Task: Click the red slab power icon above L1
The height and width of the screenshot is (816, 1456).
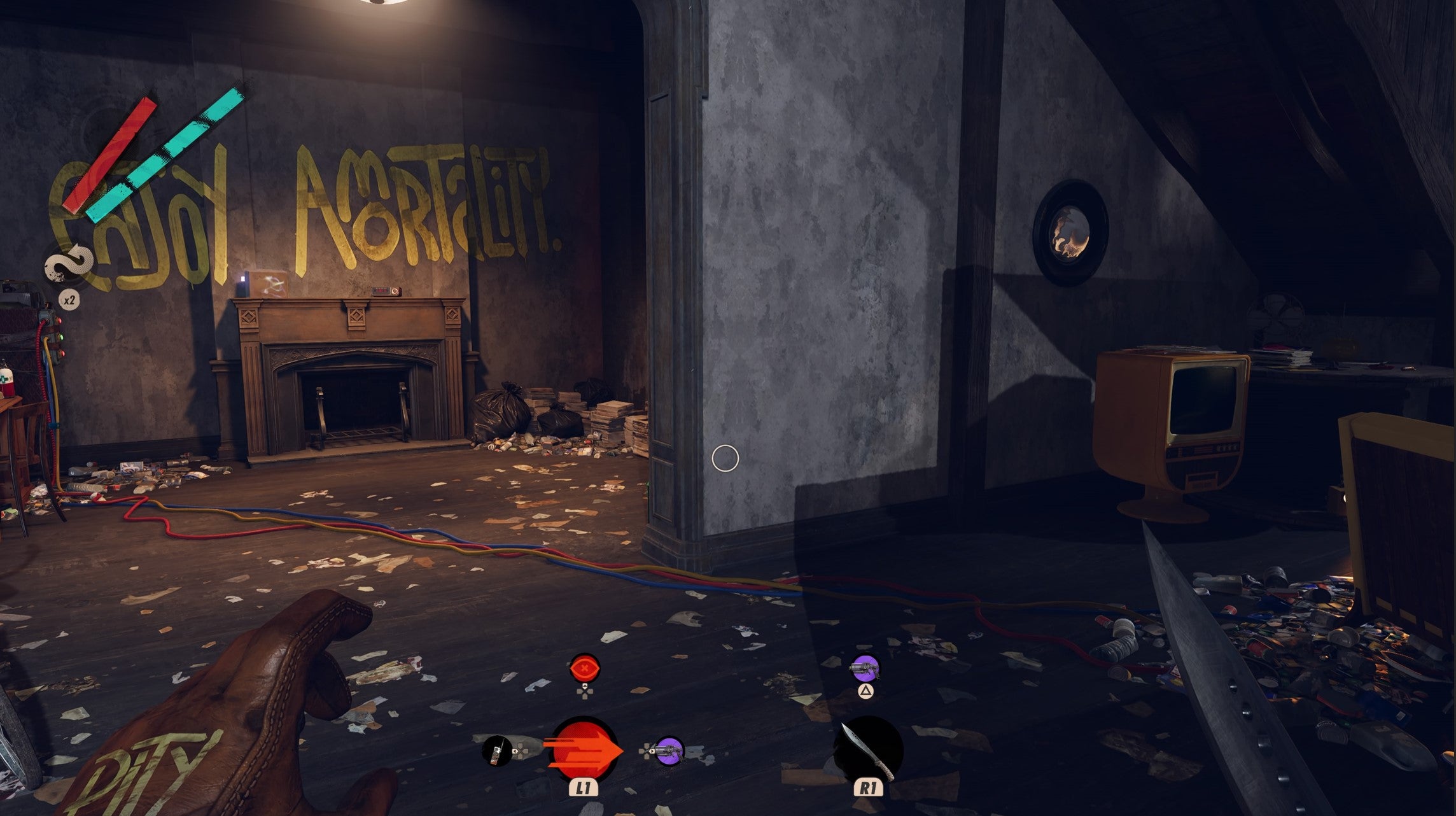Action: click(x=584, y=750)
